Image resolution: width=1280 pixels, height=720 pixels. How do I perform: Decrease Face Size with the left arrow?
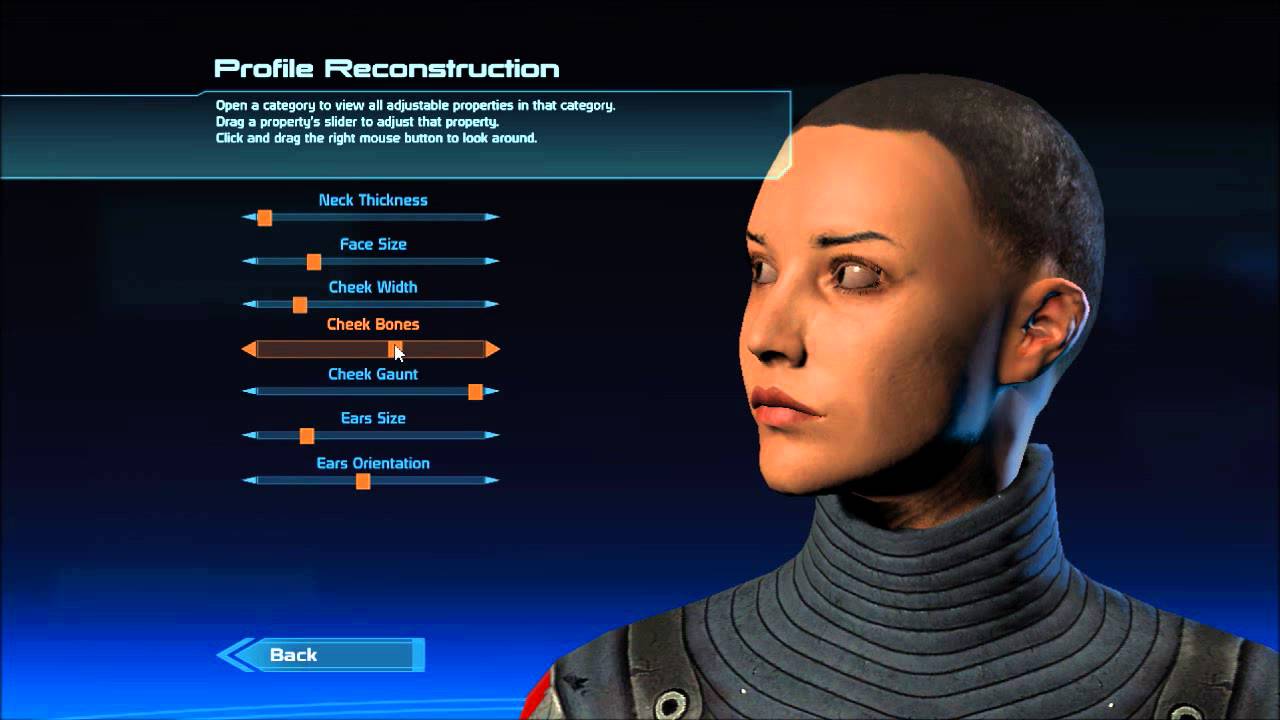(x=249, y=262)
